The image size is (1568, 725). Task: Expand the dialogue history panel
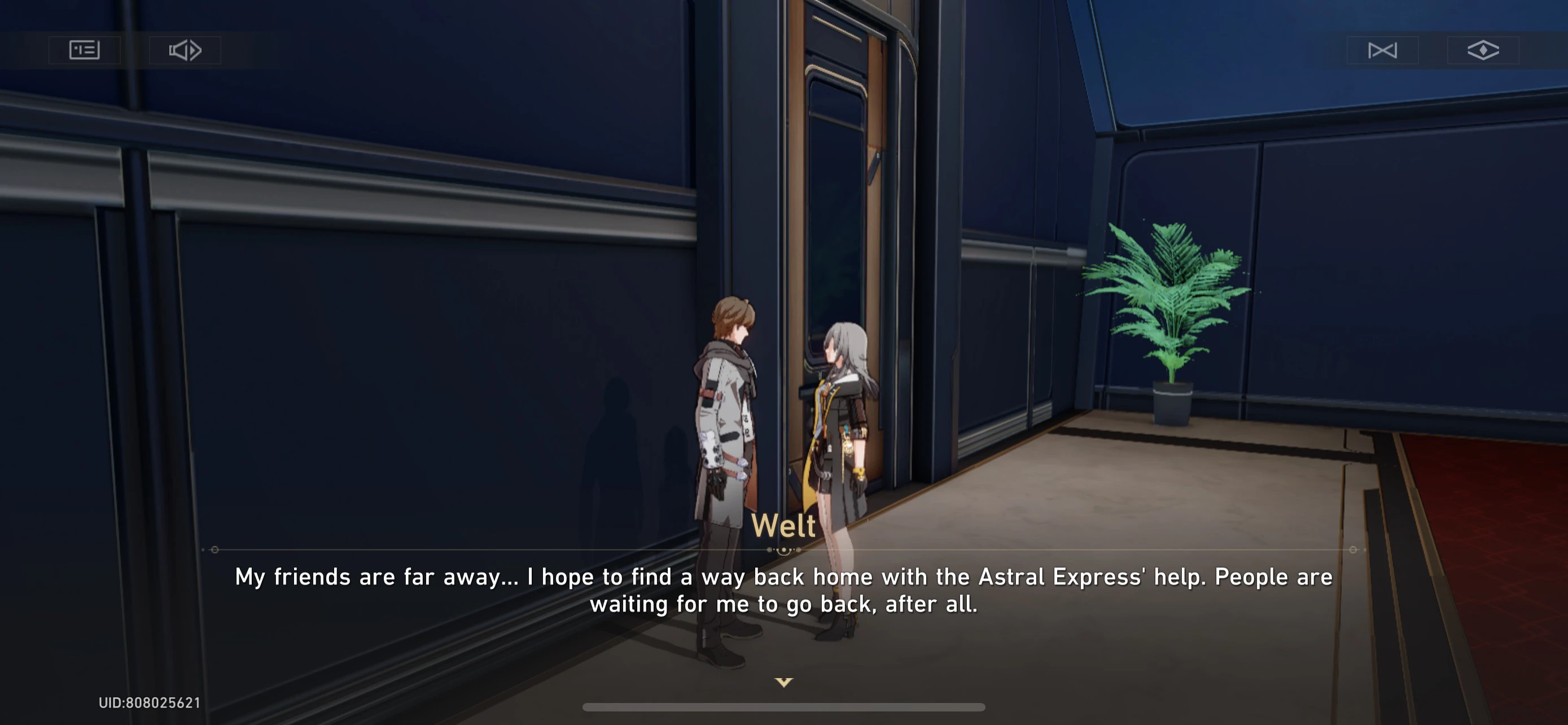[84, 49]
